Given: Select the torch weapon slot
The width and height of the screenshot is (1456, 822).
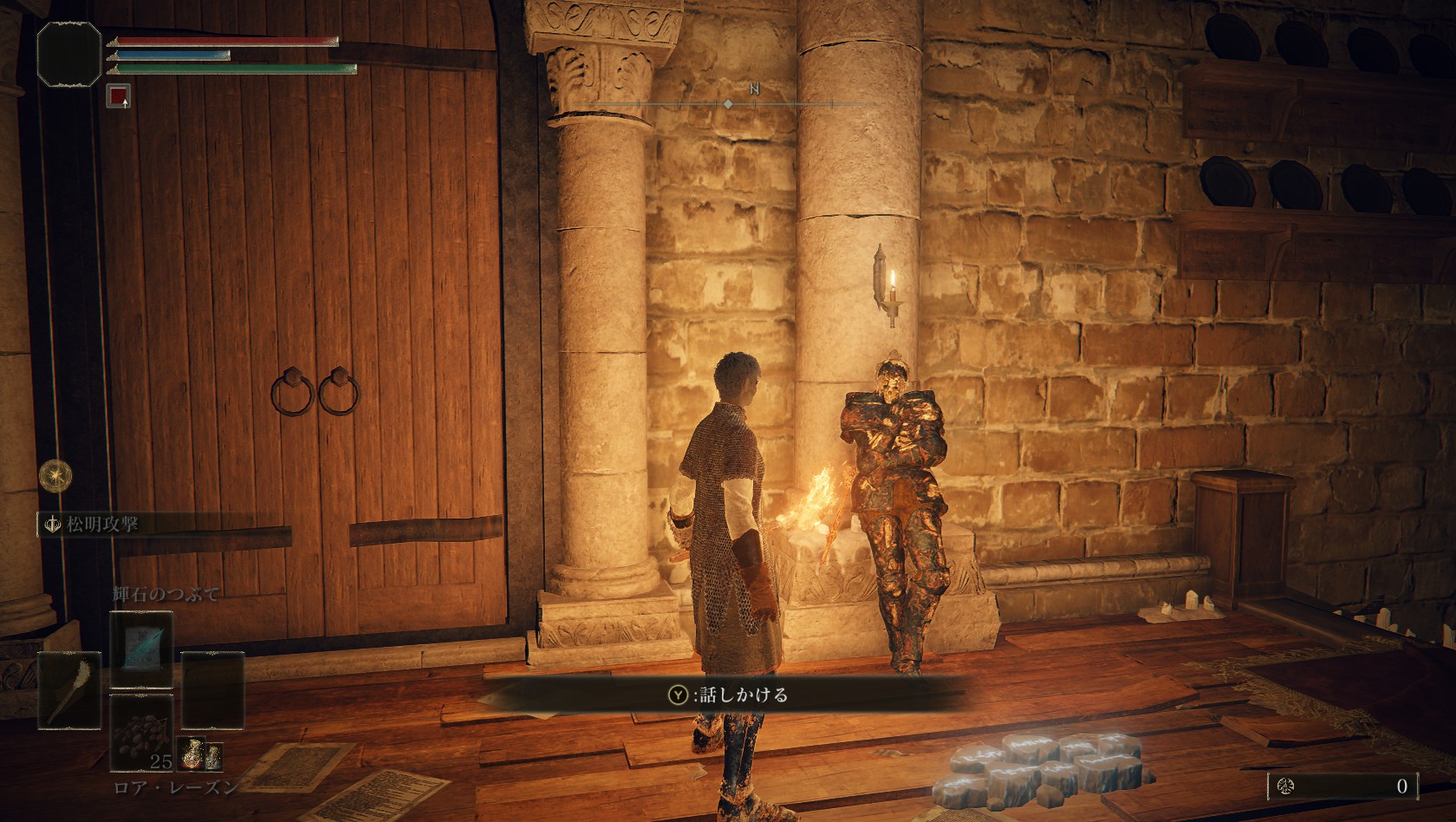Looking at the screenshot, I should pyautogui.click(x=68, y=690).
